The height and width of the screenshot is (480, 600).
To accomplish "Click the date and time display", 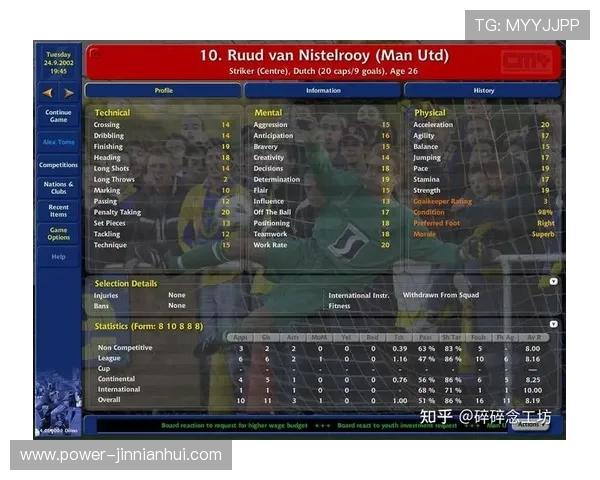I will 58,63.
